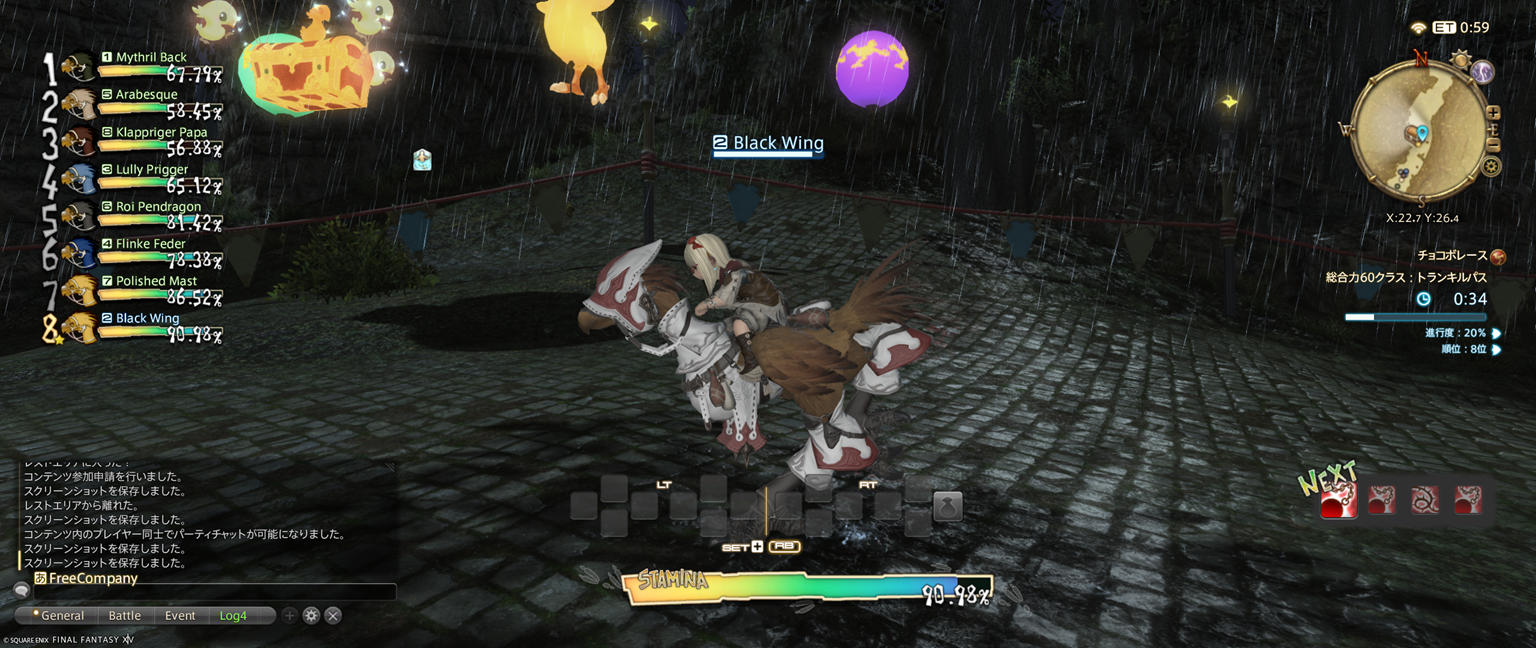Image resolution: width=1536 pixels, height=648 pixels.
Task: Zoom out on the minimap
Action: click(x=1493, y=145)
